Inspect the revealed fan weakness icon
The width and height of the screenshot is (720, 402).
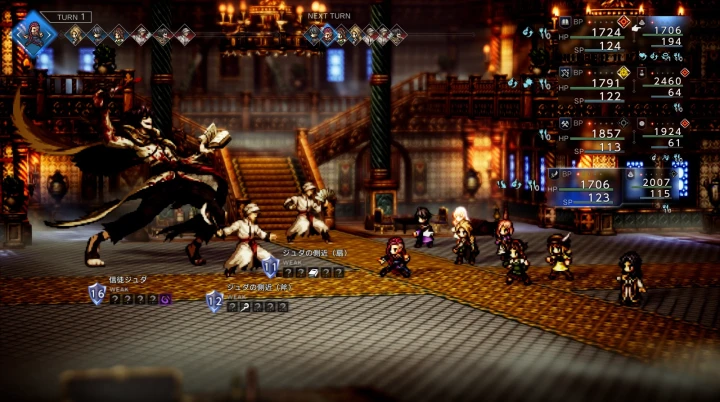point(312,272)
